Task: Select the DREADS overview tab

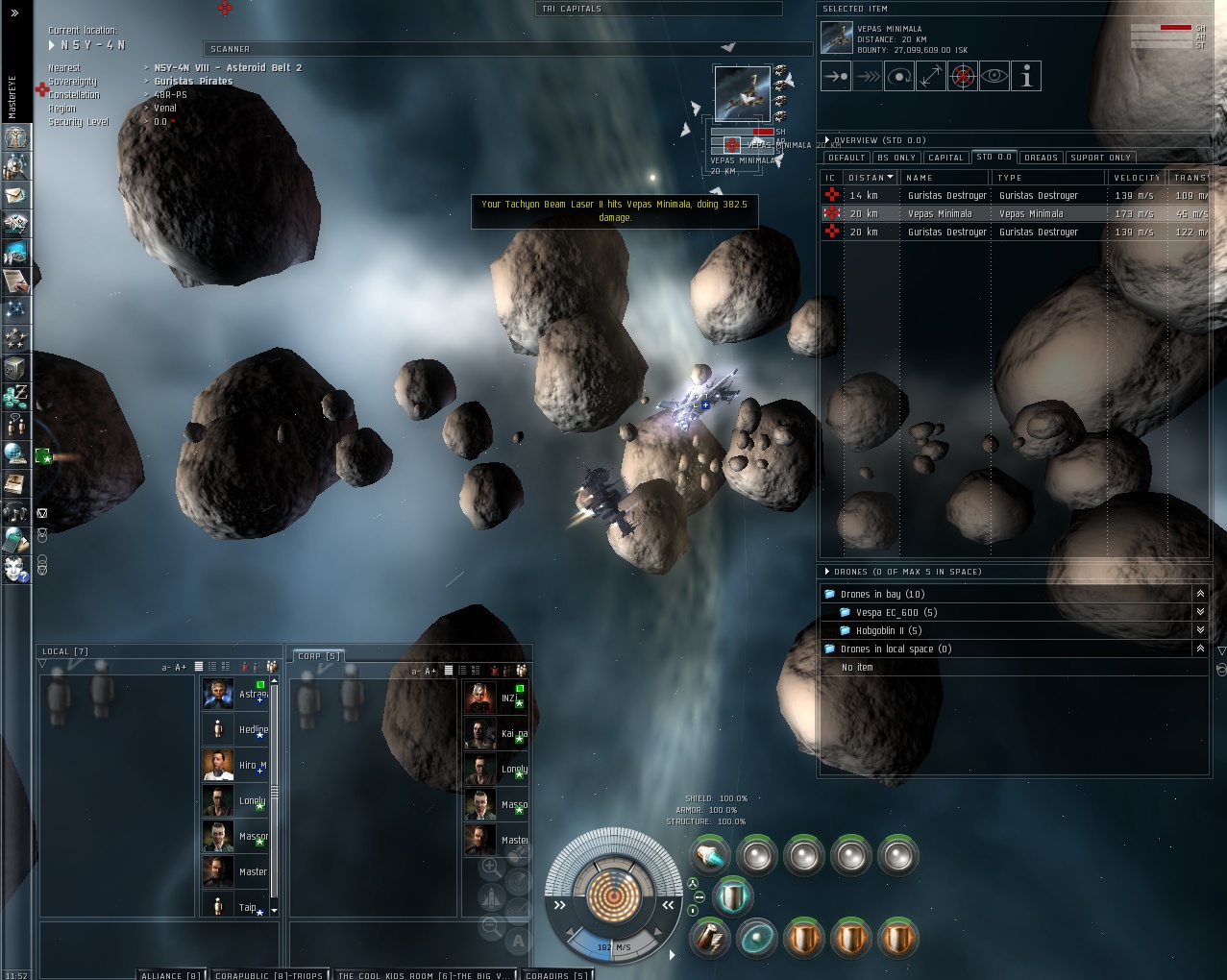Action: point(1041,158)
